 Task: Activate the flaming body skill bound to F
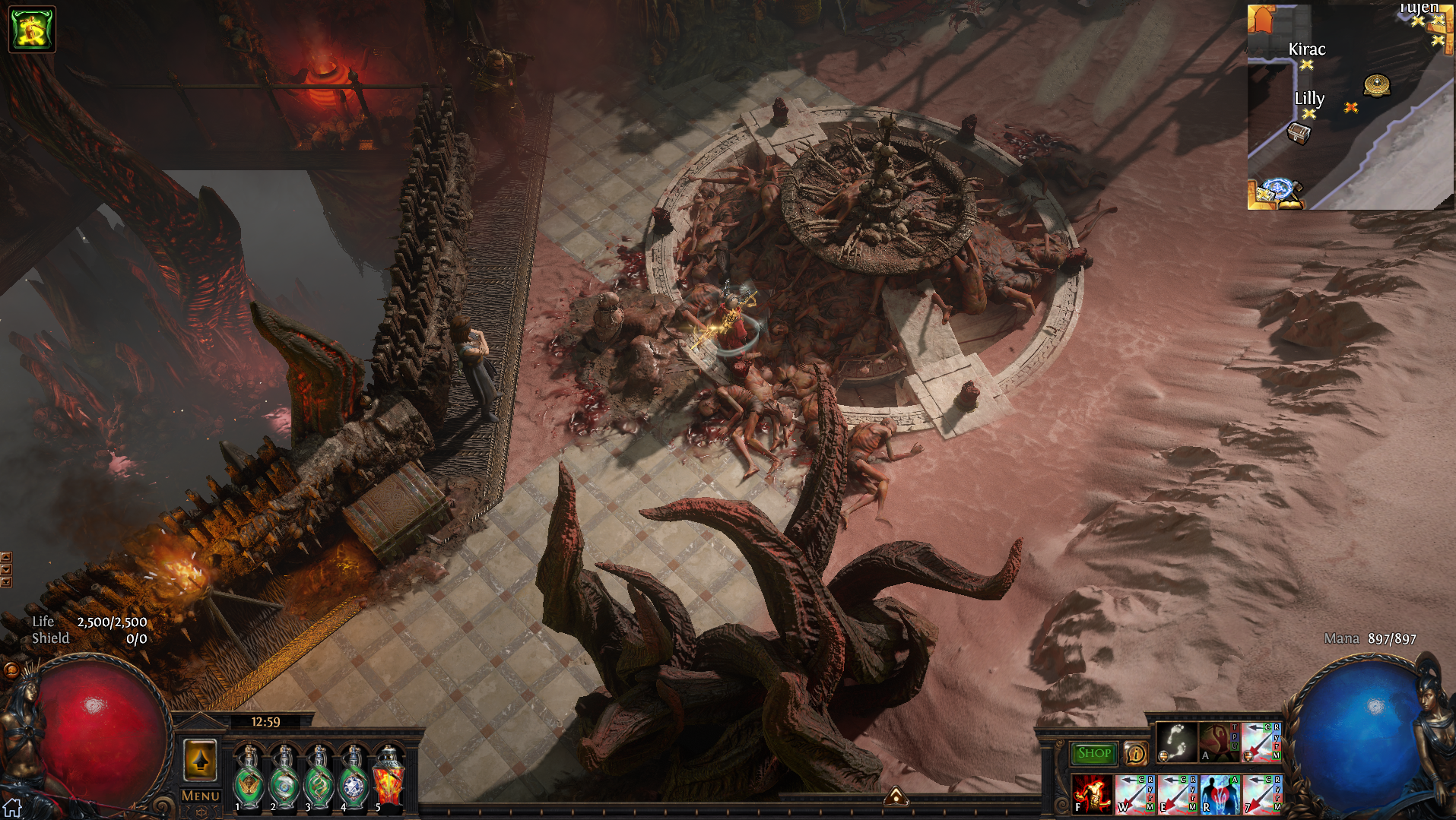point(1091,793)
